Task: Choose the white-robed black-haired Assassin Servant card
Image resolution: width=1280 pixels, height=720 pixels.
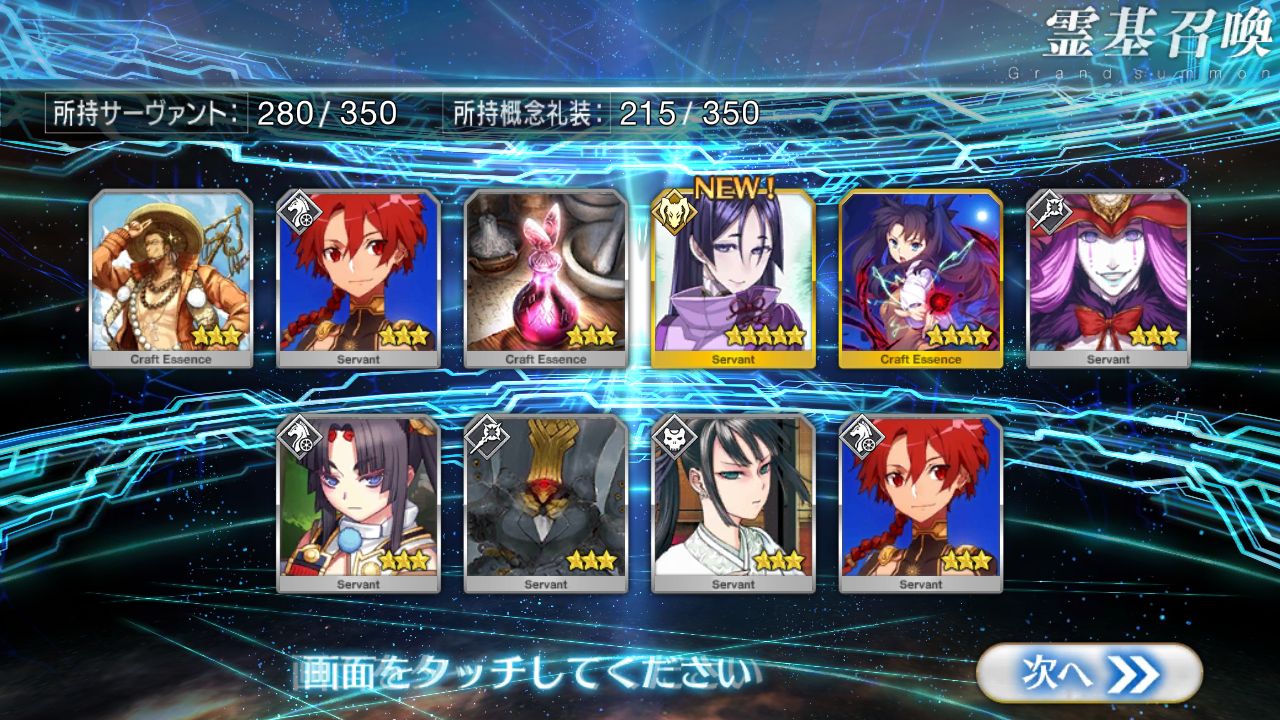Action: (733, 502)
